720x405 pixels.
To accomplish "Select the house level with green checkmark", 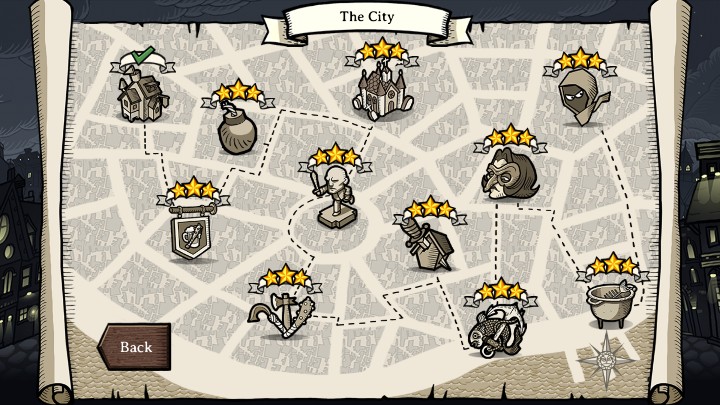I will click(140, 95).
